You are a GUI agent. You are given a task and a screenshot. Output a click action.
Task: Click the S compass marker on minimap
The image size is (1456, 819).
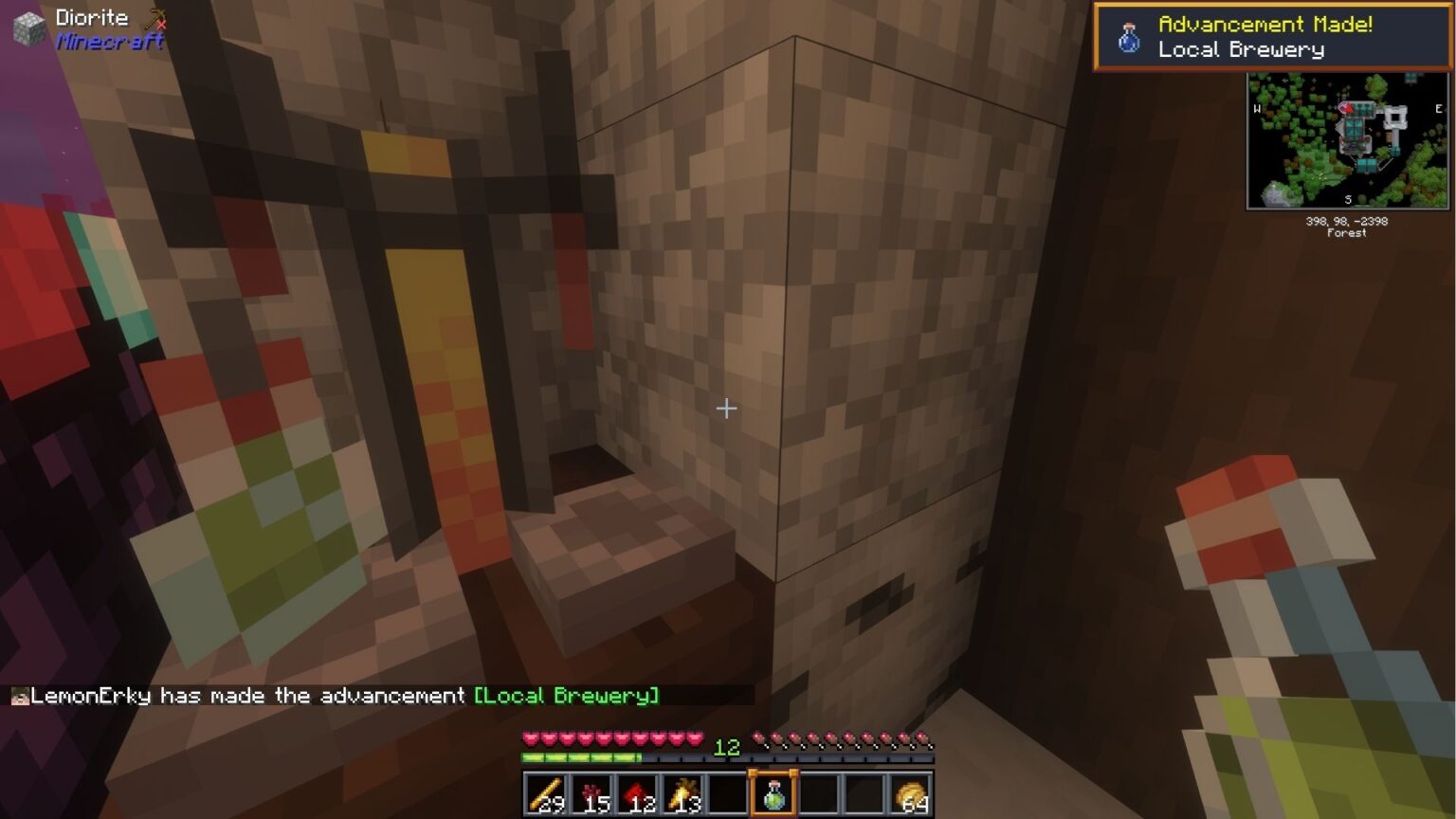coord(1349,199)
